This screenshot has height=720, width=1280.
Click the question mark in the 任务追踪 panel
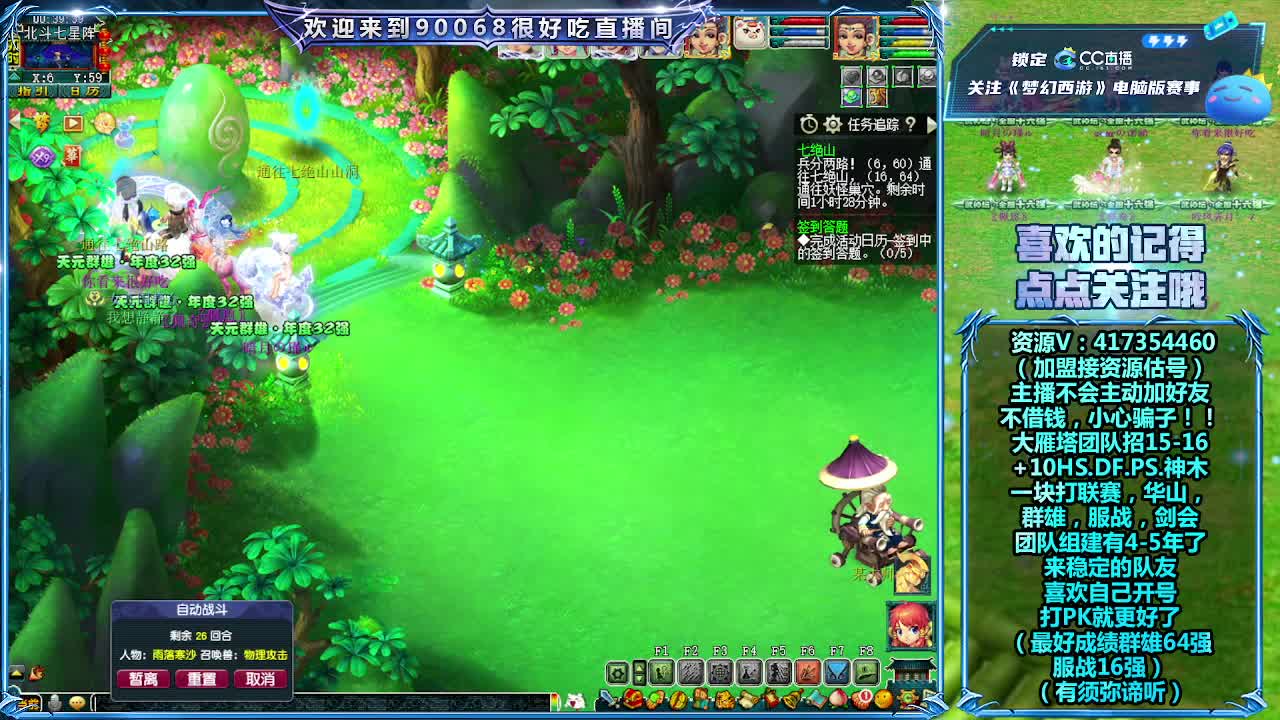[x=911, y=124]
